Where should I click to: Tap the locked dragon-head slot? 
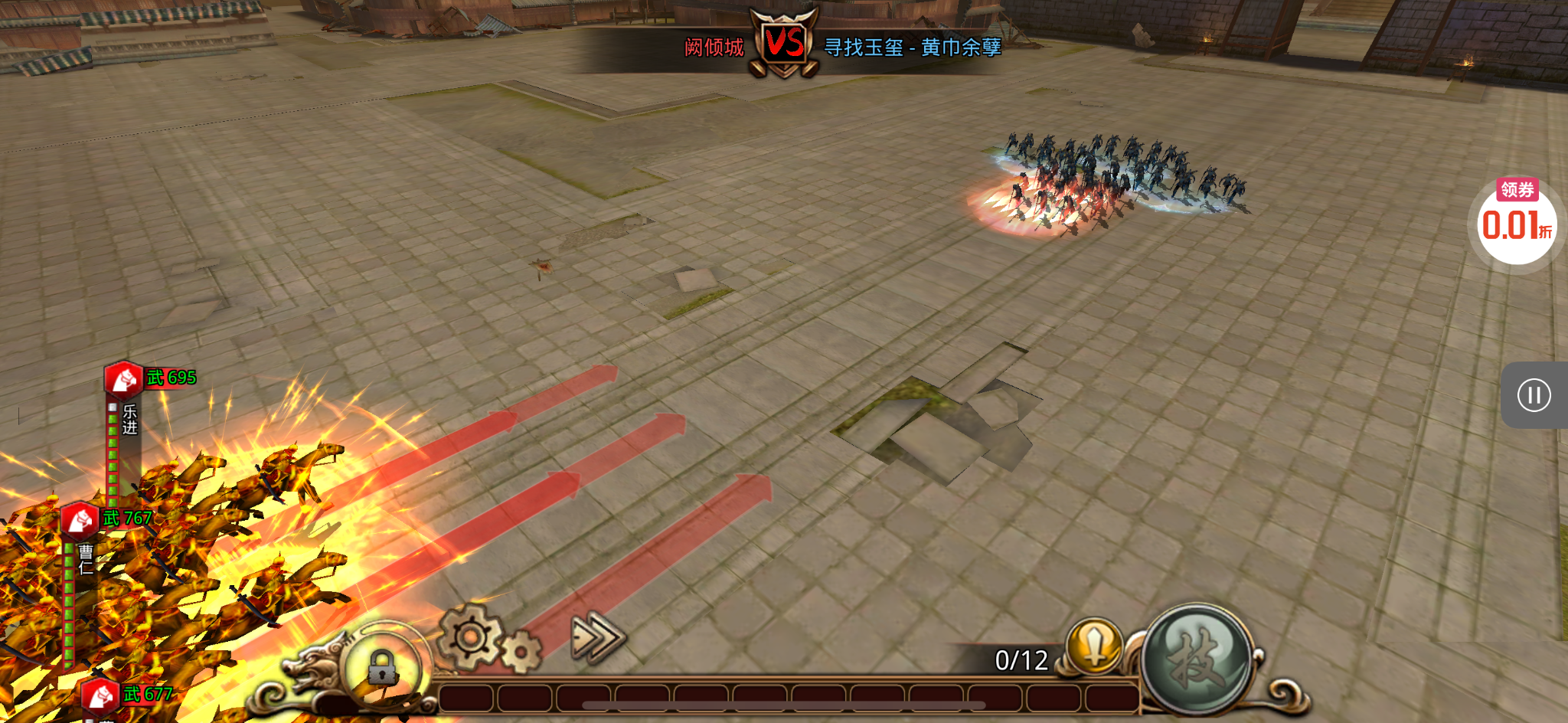click(x=381, y=667)
